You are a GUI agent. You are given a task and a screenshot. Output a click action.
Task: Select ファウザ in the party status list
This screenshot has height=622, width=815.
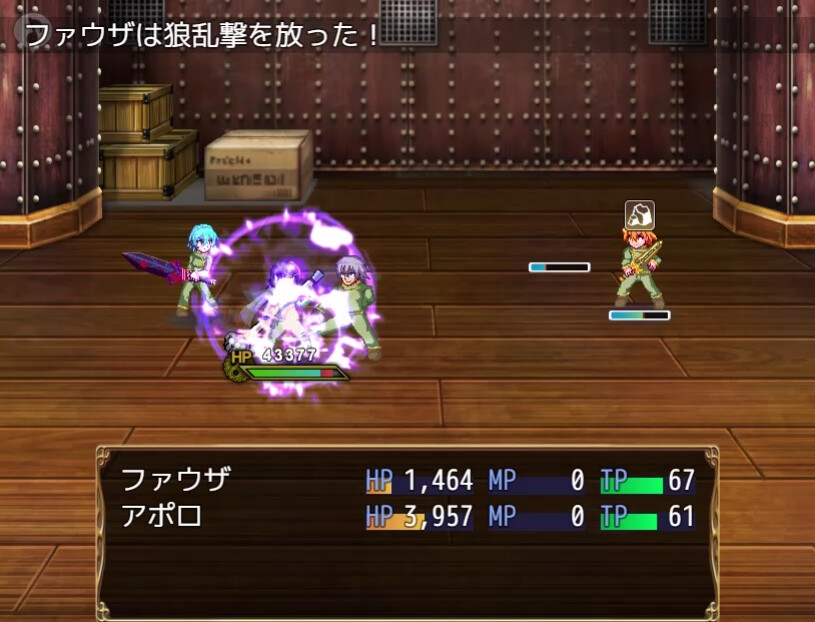[x=176, y=480]
